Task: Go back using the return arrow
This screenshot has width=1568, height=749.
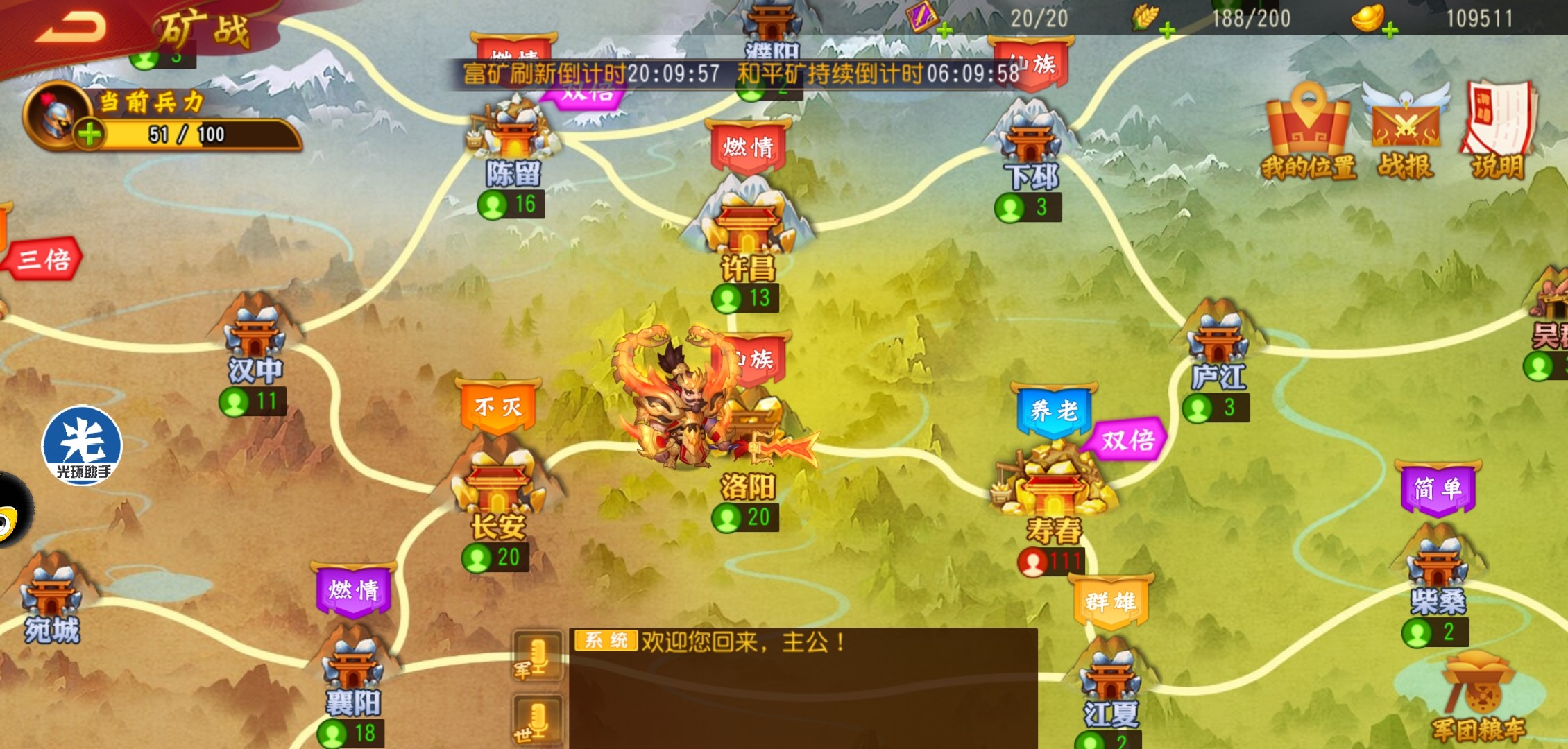Action: (x=71, y=28)
